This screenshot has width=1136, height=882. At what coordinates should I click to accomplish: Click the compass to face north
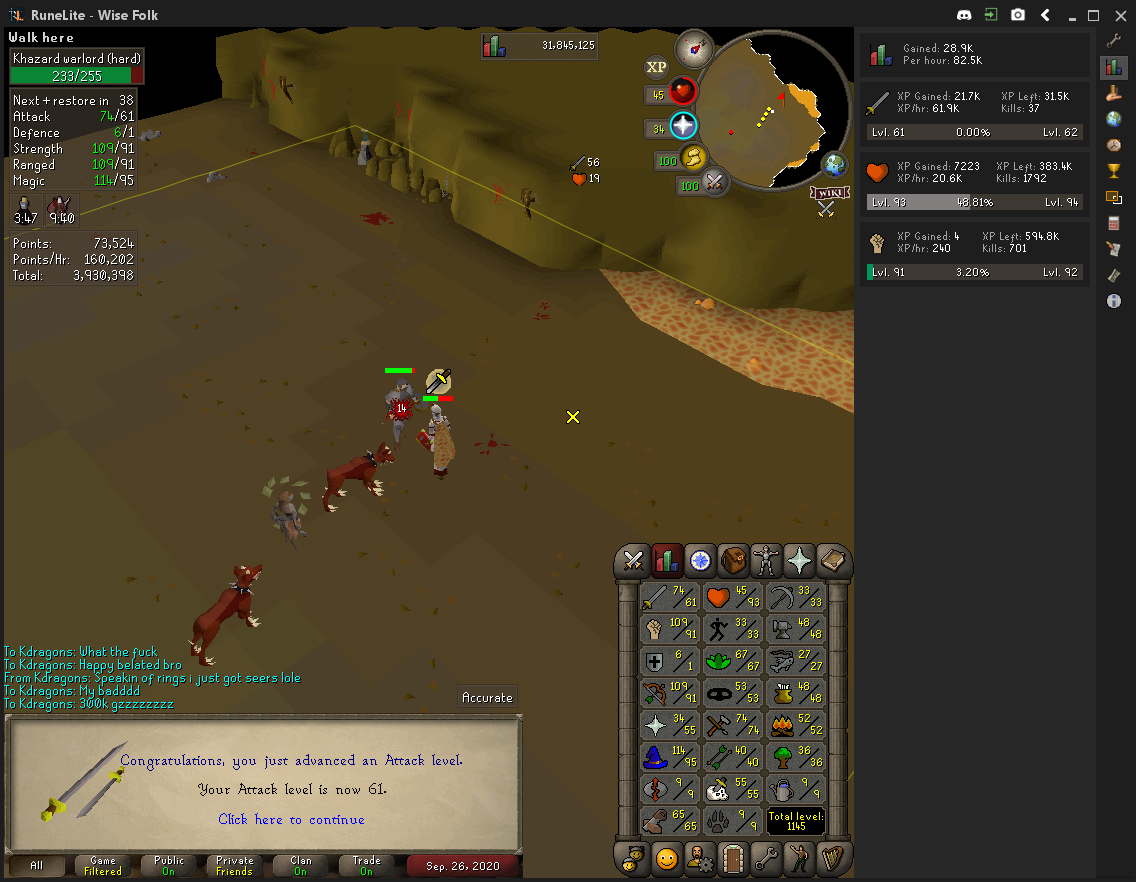(x=693, y=47)
